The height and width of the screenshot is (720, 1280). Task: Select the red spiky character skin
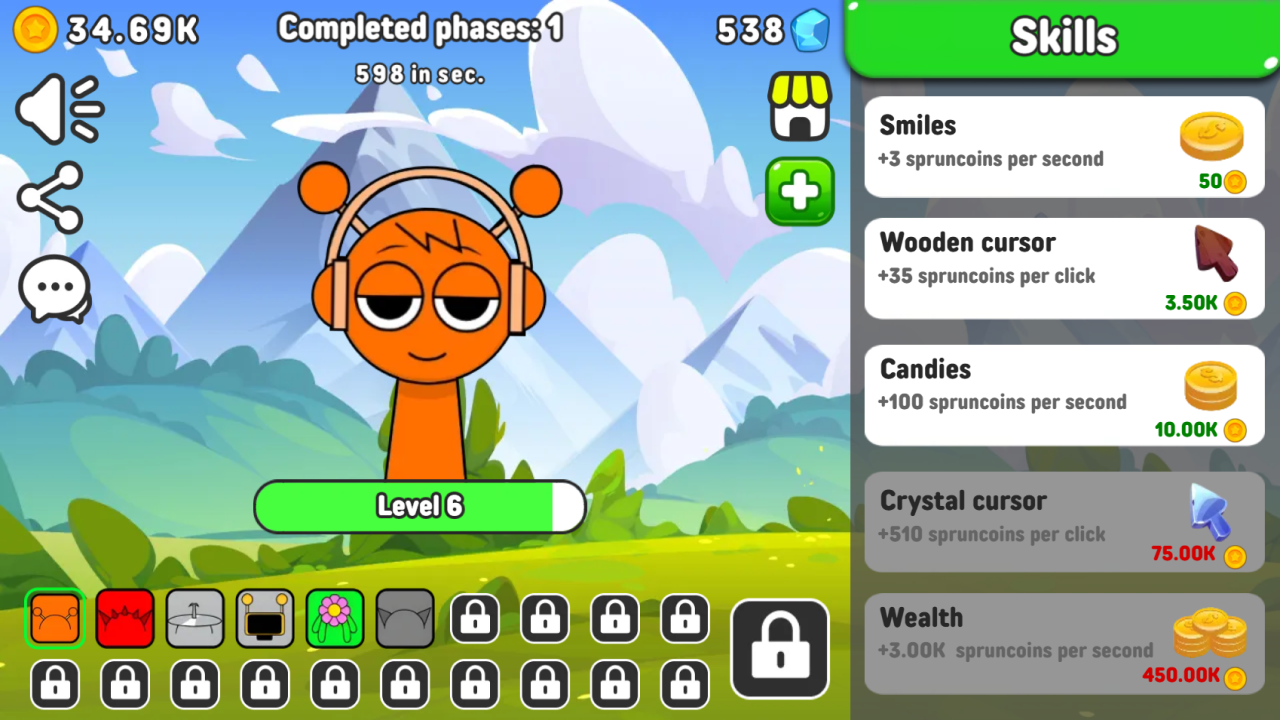click(124, 618)
